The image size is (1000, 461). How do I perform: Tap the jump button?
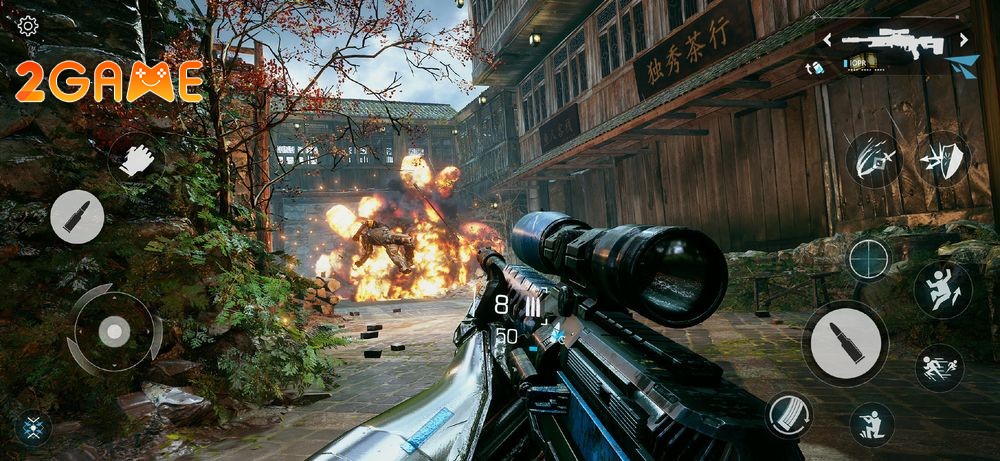tap(943, 290)
